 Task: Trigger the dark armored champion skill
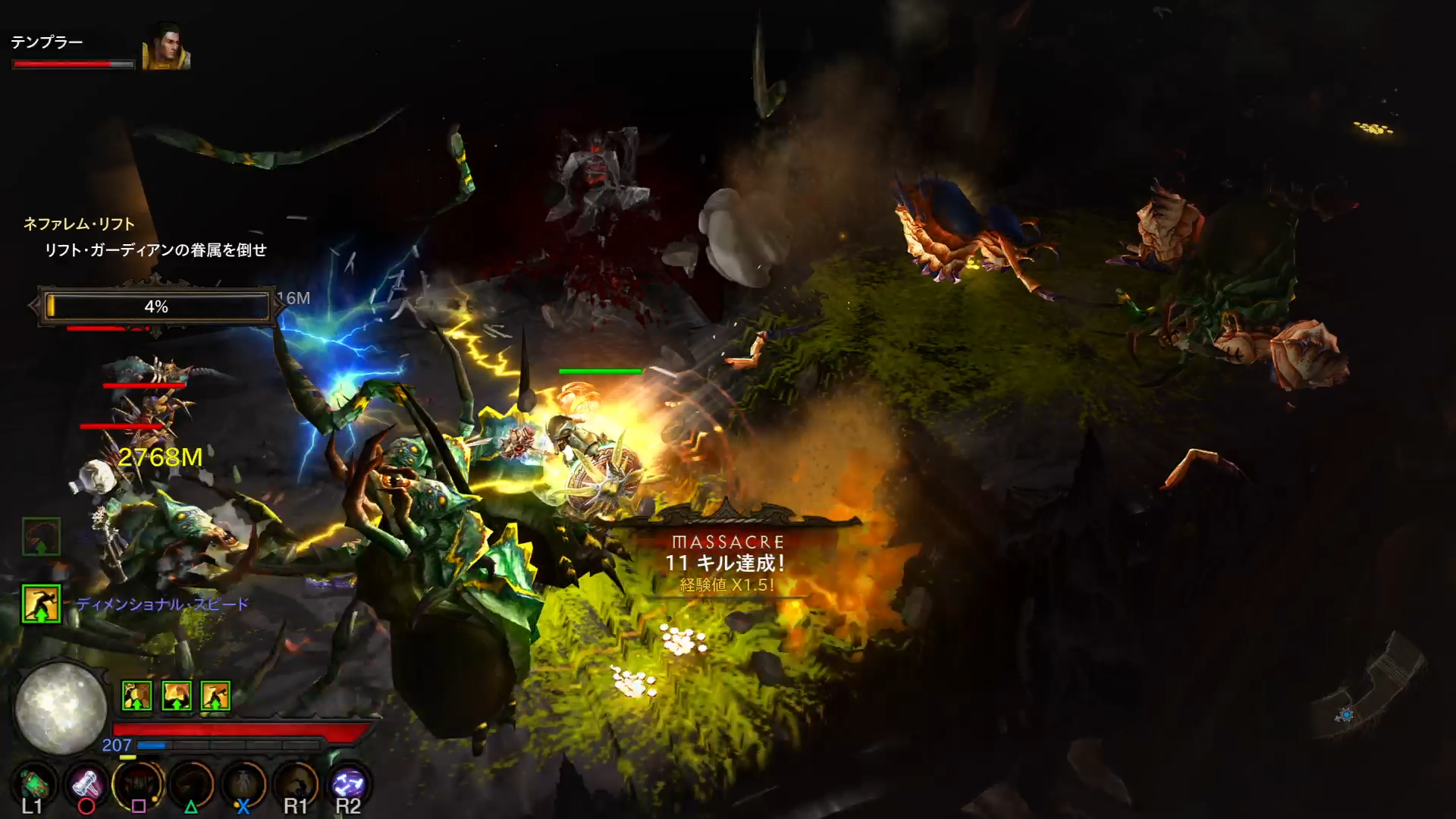(x=138, y=784)
